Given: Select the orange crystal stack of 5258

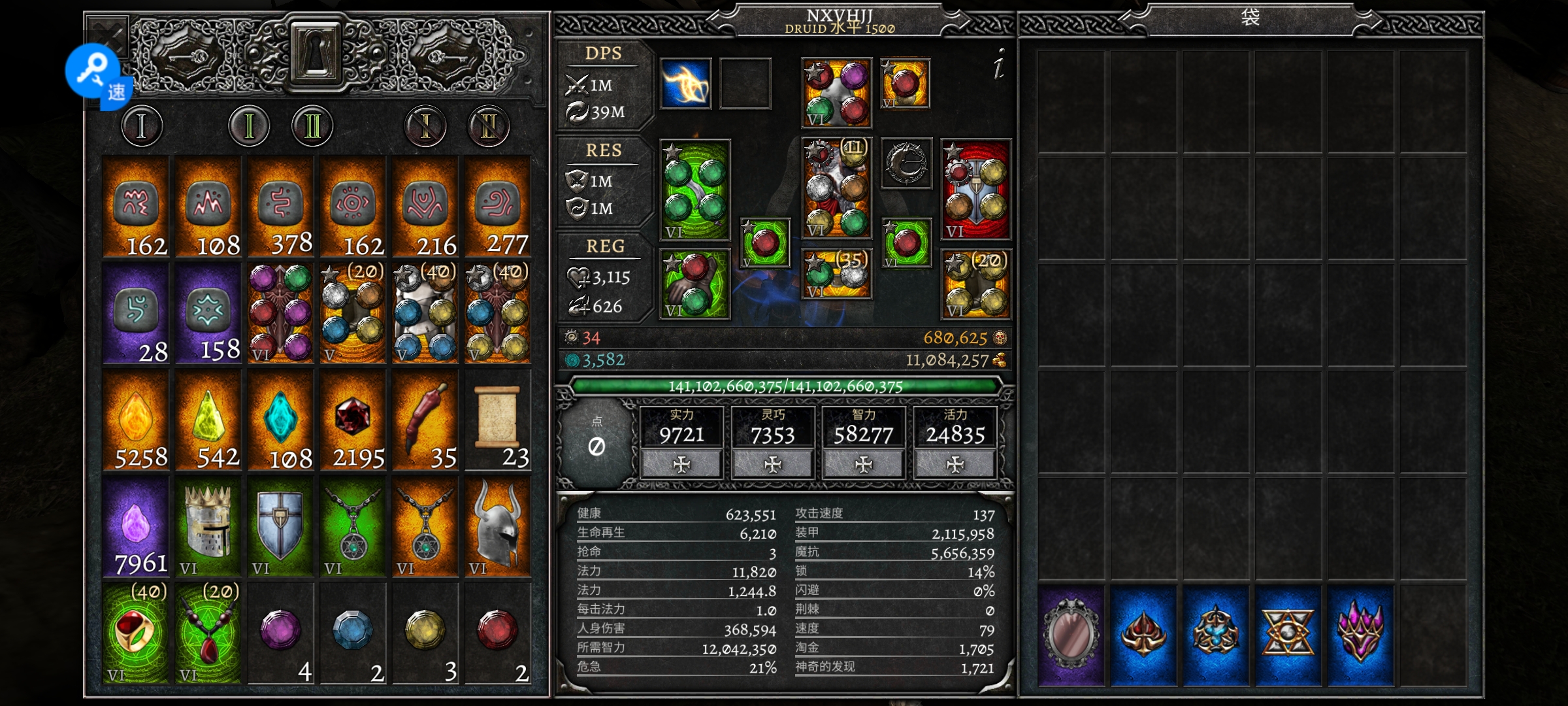Looking at the screenshot, I should pos(136,422).
